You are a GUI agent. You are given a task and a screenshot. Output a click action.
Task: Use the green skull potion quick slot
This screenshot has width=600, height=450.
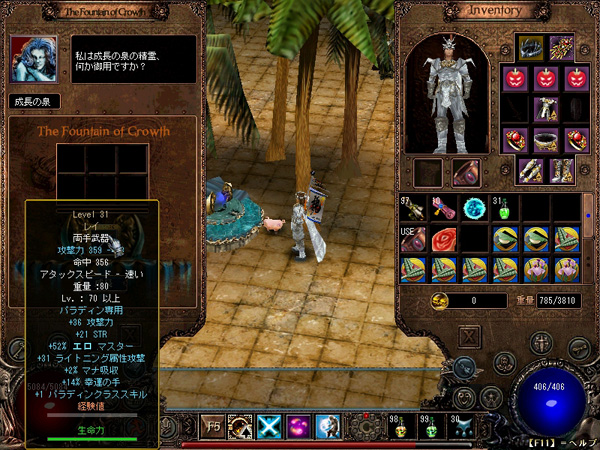[x=432, y=426]
